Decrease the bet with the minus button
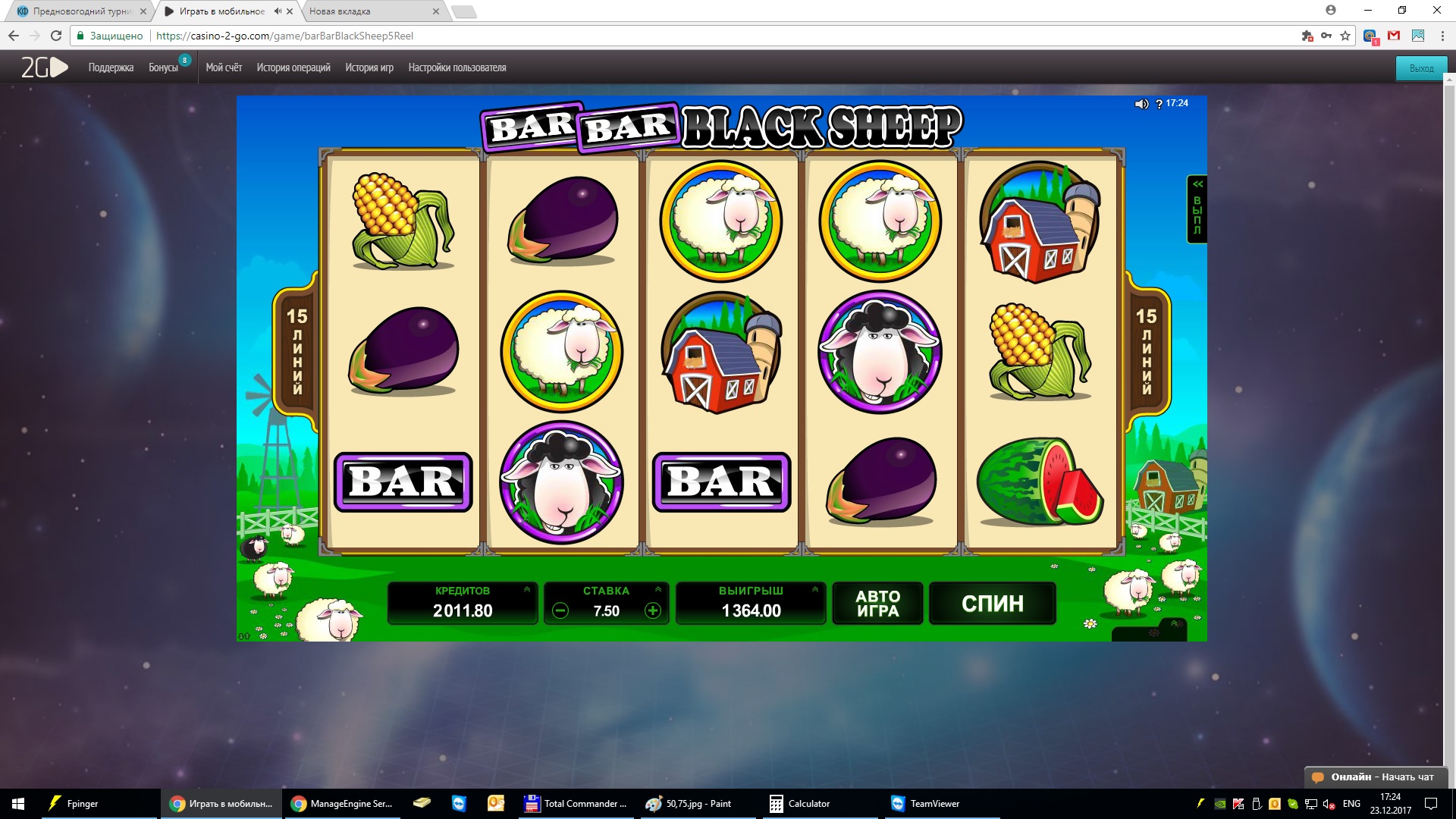Viewport: 1456px width, 819px height. [560, 610]
